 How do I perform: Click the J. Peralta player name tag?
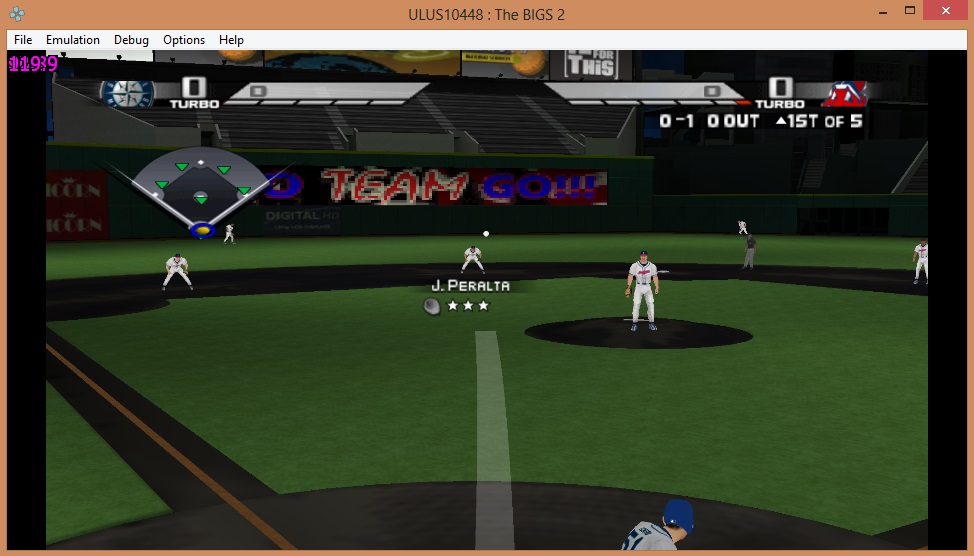tap(470, 286)
